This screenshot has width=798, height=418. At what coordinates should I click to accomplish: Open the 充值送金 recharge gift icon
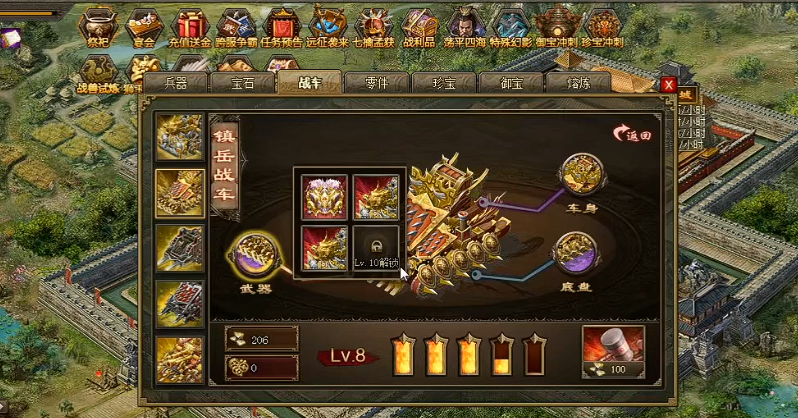click(x=192, y=27)
